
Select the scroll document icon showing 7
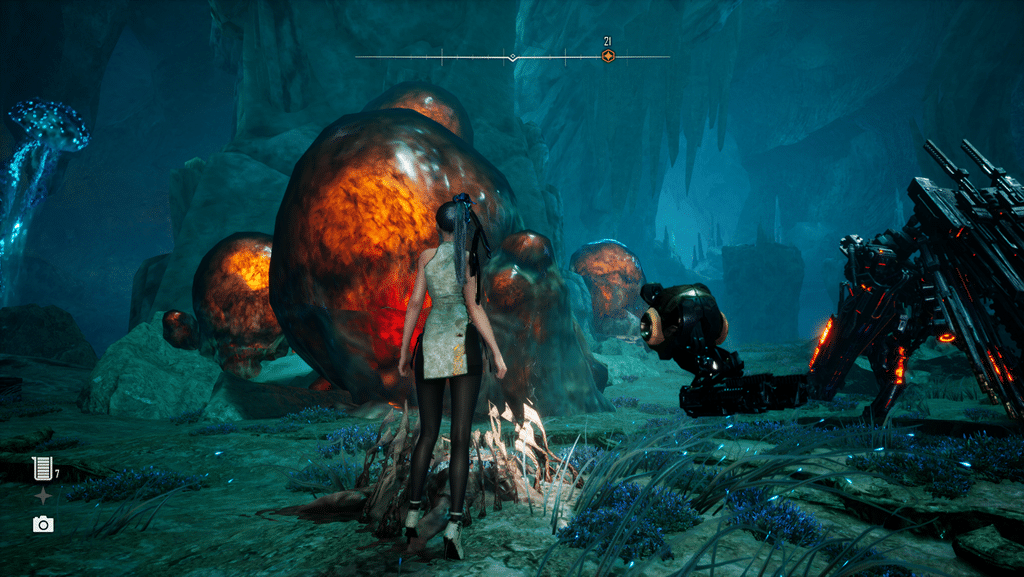[42, 467]
